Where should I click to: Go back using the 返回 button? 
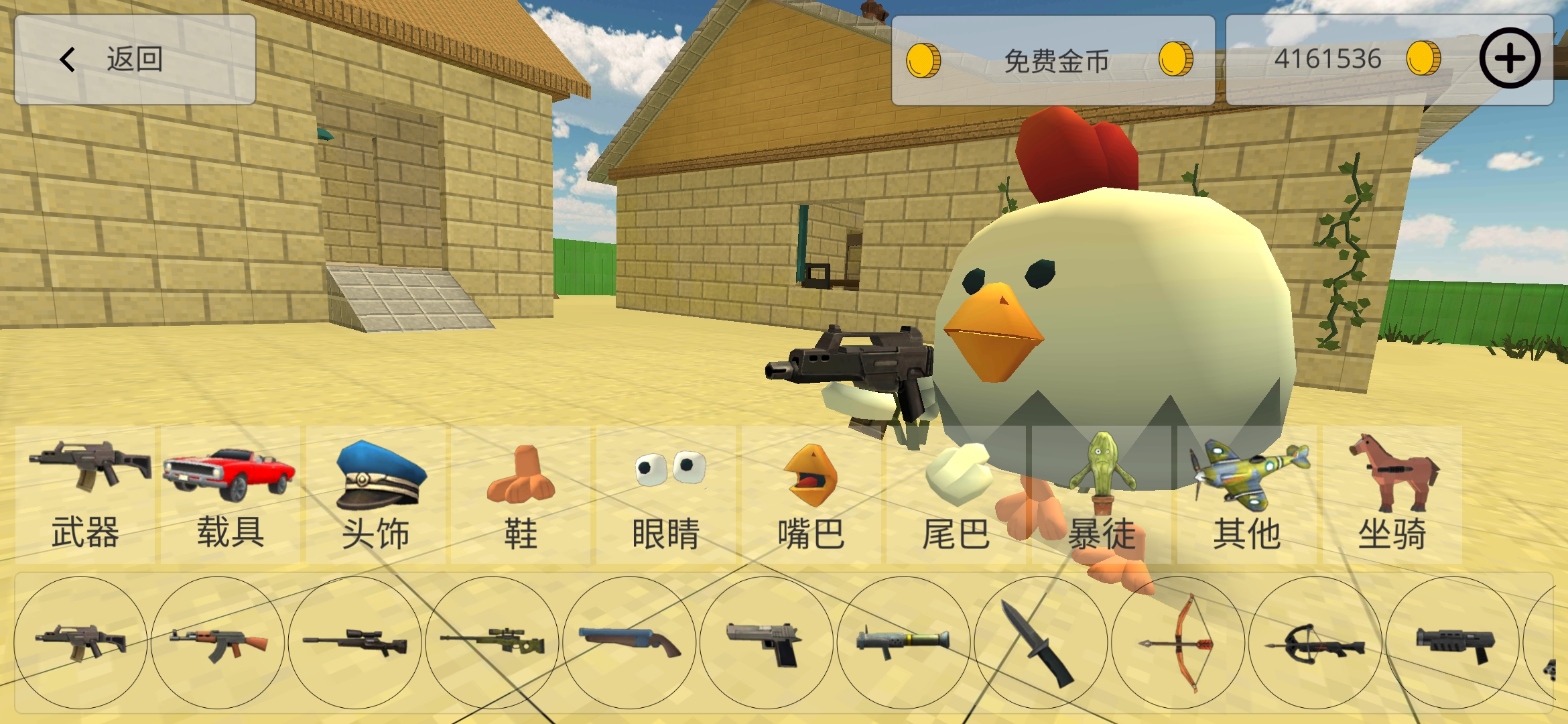134,60
